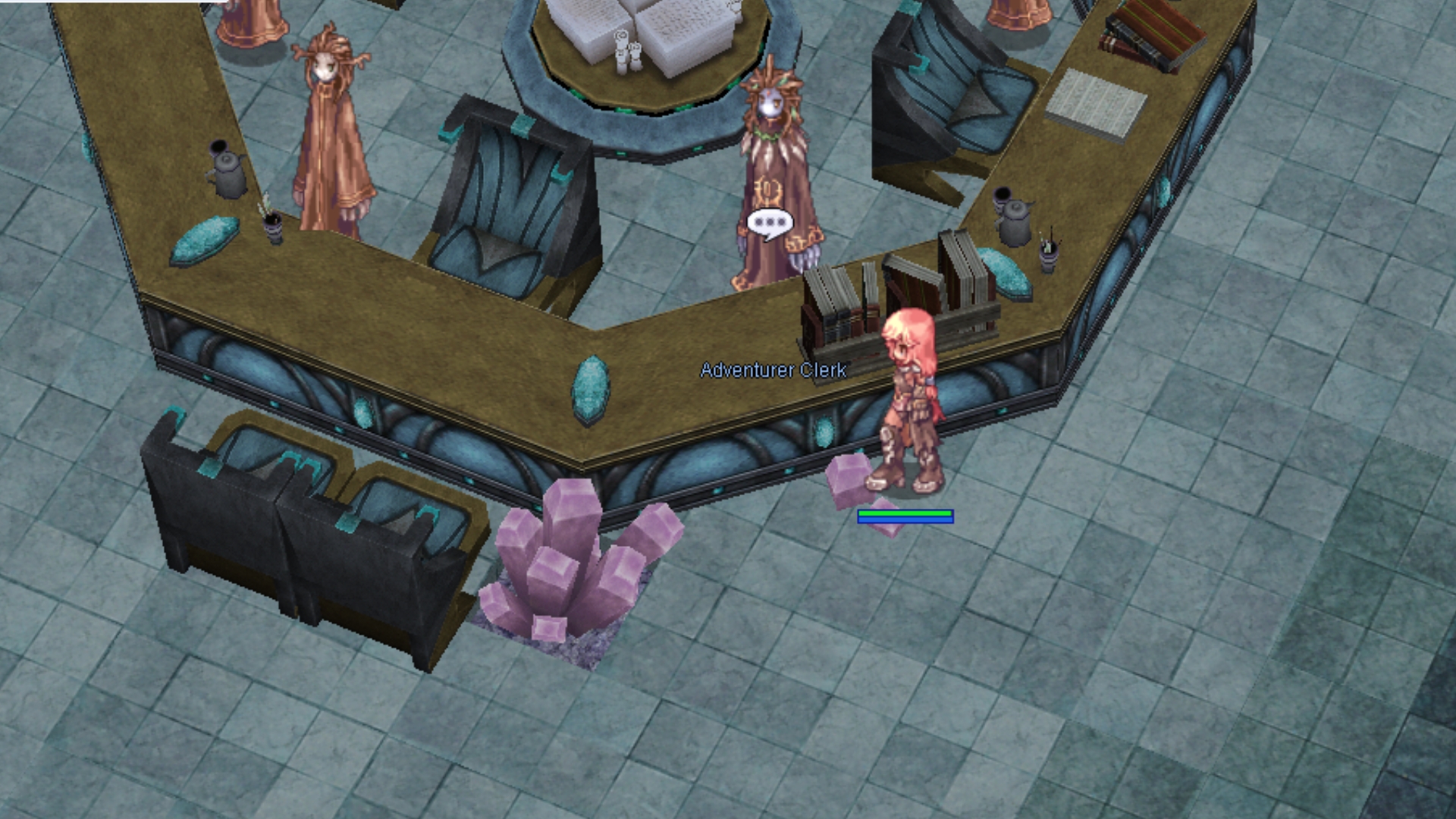Click the speech bubble icon on the clerk
Image resolution: width=1456 pixels, height=819 pixels.
[770, 223]
